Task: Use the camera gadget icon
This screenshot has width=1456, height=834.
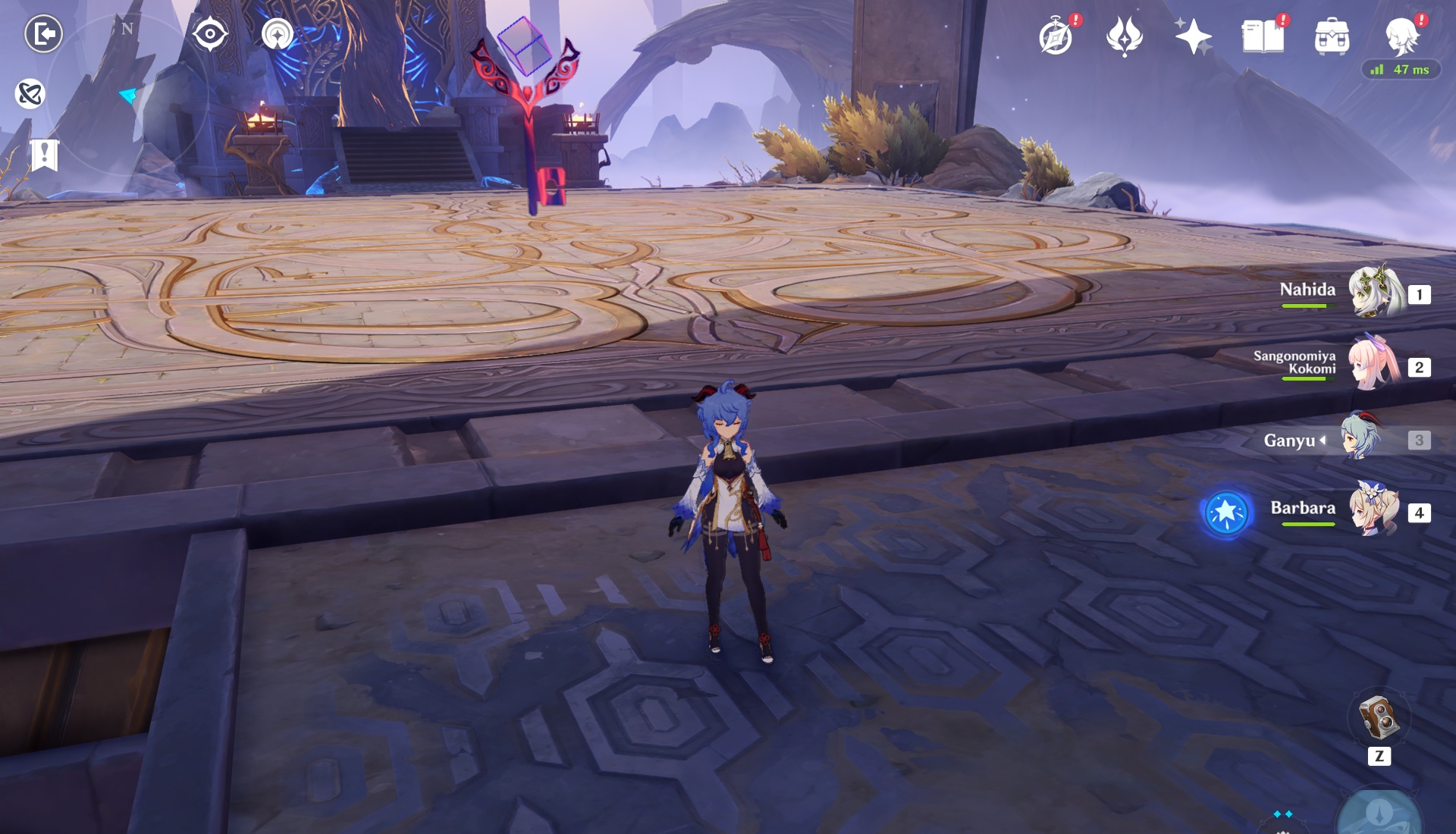Action: click(x=1379, y=717)
